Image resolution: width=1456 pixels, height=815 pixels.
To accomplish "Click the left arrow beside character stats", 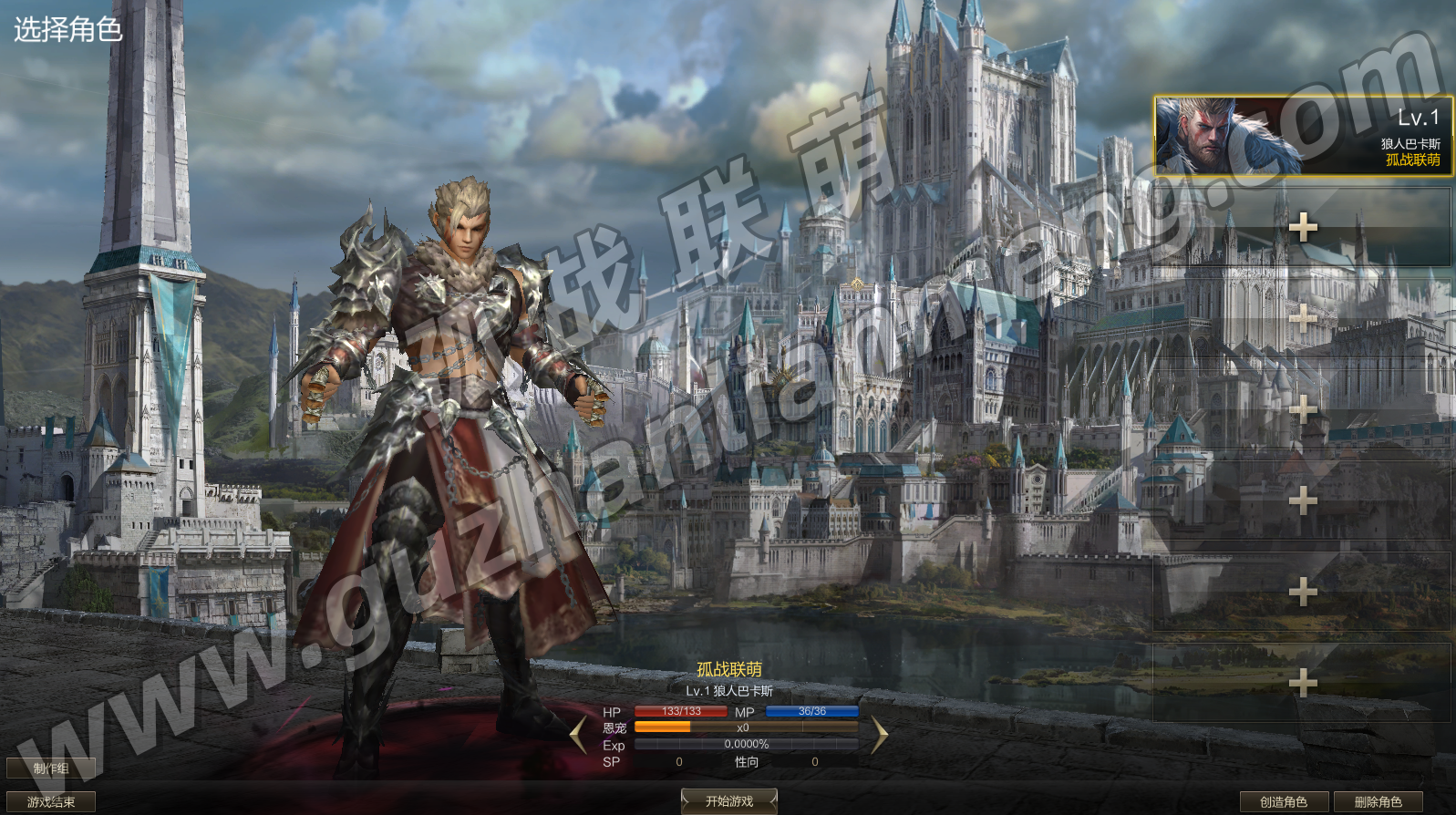I will click(578, 735).
